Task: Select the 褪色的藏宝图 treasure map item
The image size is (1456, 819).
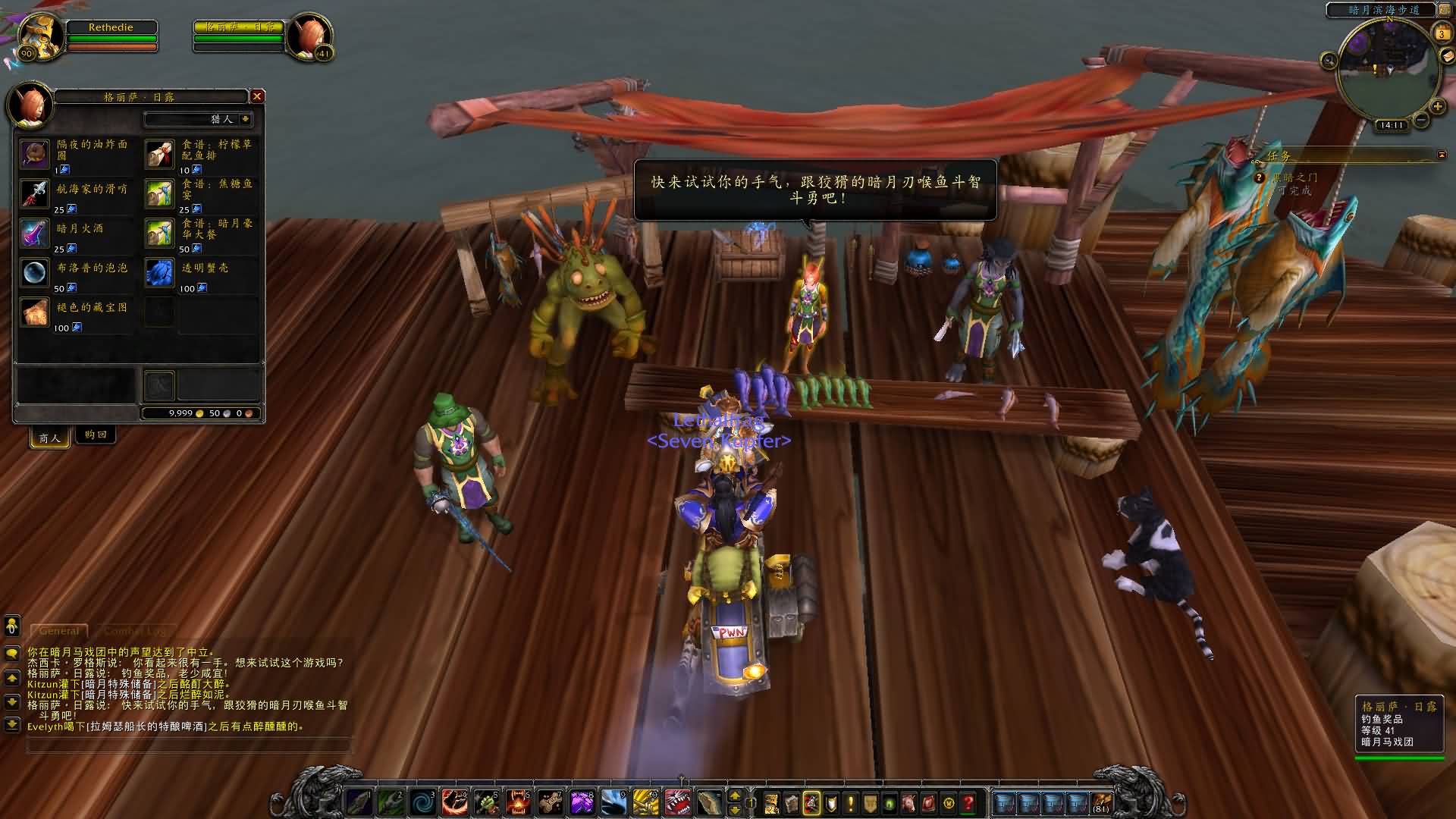Action: click(x=35, y=312)
